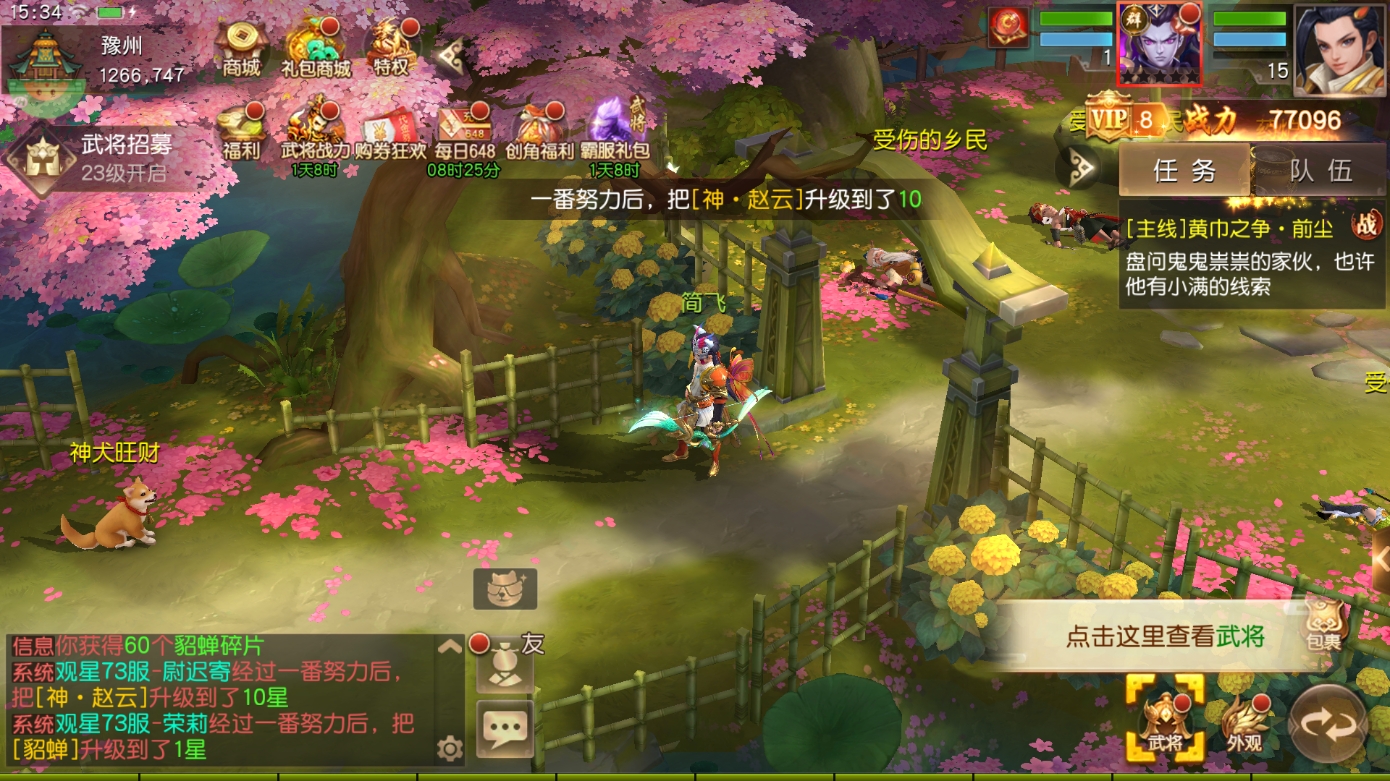Switch to the 队伍 team tab
The image size is (1390, 781).
[1320, 170]
